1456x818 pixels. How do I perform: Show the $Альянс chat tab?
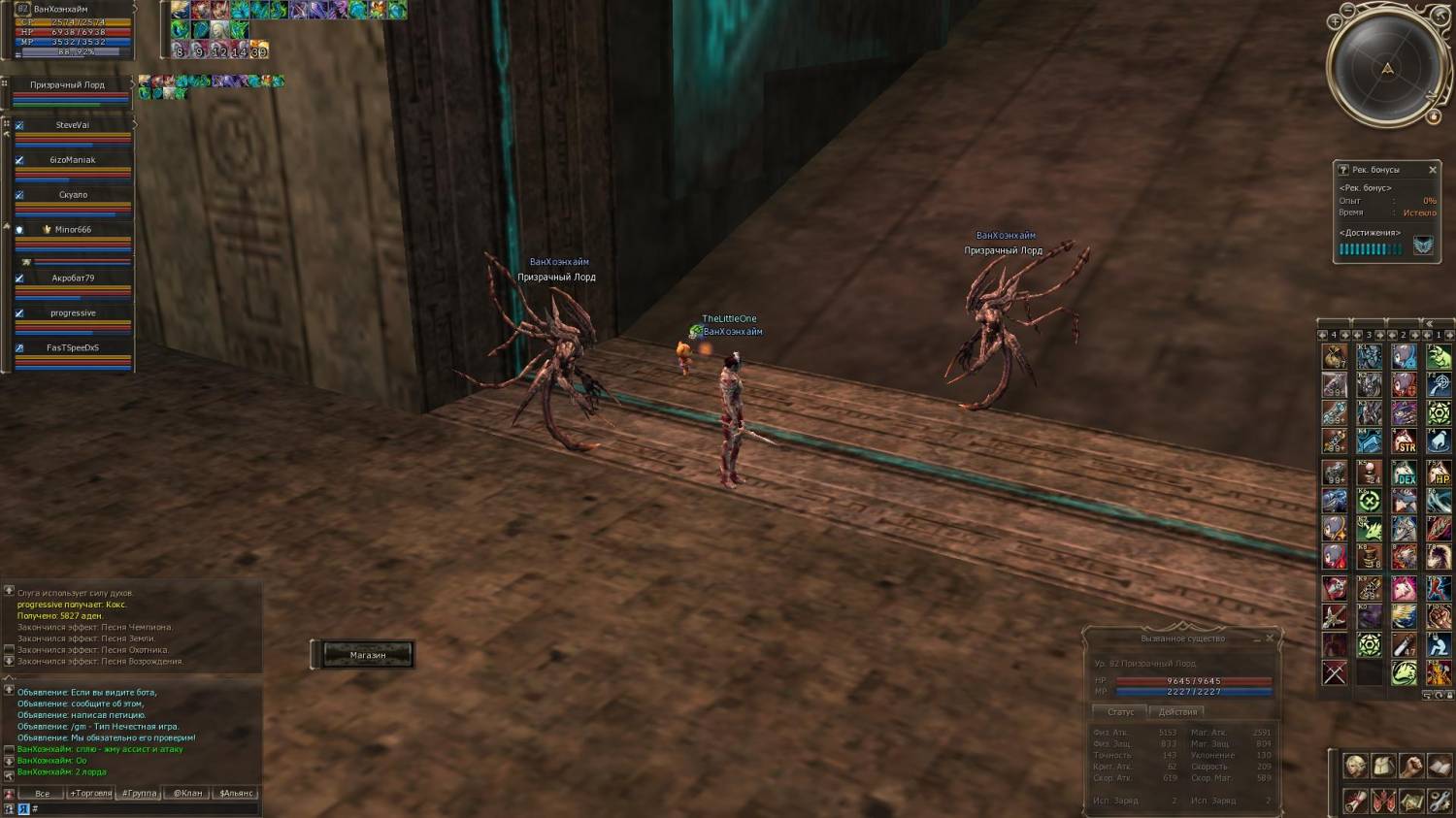[x=236, y=793]
